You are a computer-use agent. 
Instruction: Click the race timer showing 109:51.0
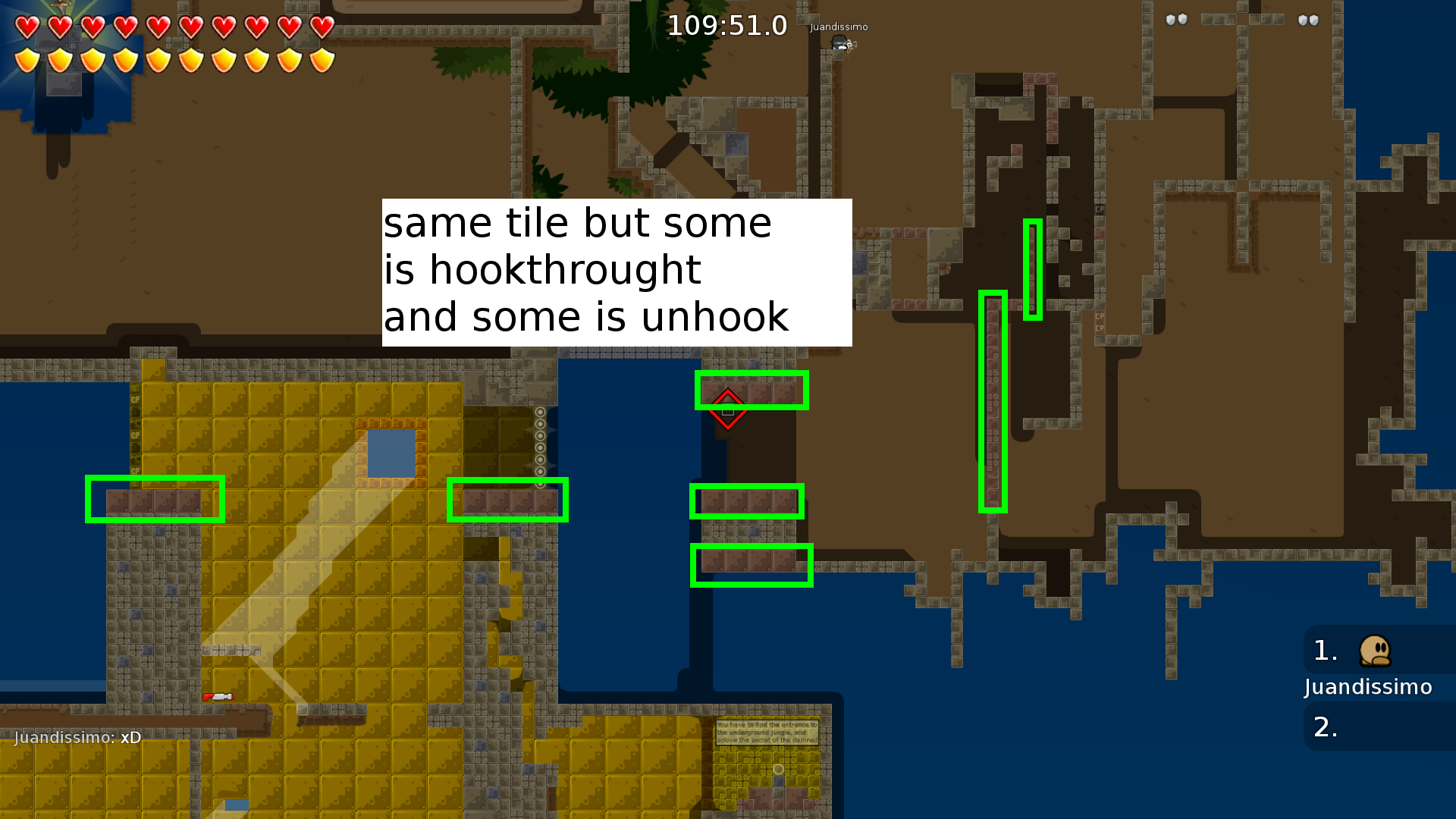[726, 26]
